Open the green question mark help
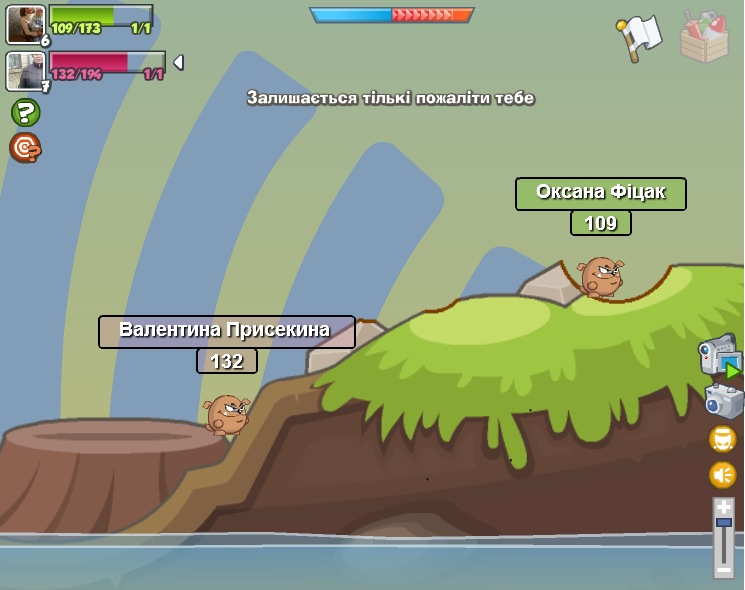Image resolution: width=745 pixels, height=590 pixels. pyautogui.click(x=25, y=112)
